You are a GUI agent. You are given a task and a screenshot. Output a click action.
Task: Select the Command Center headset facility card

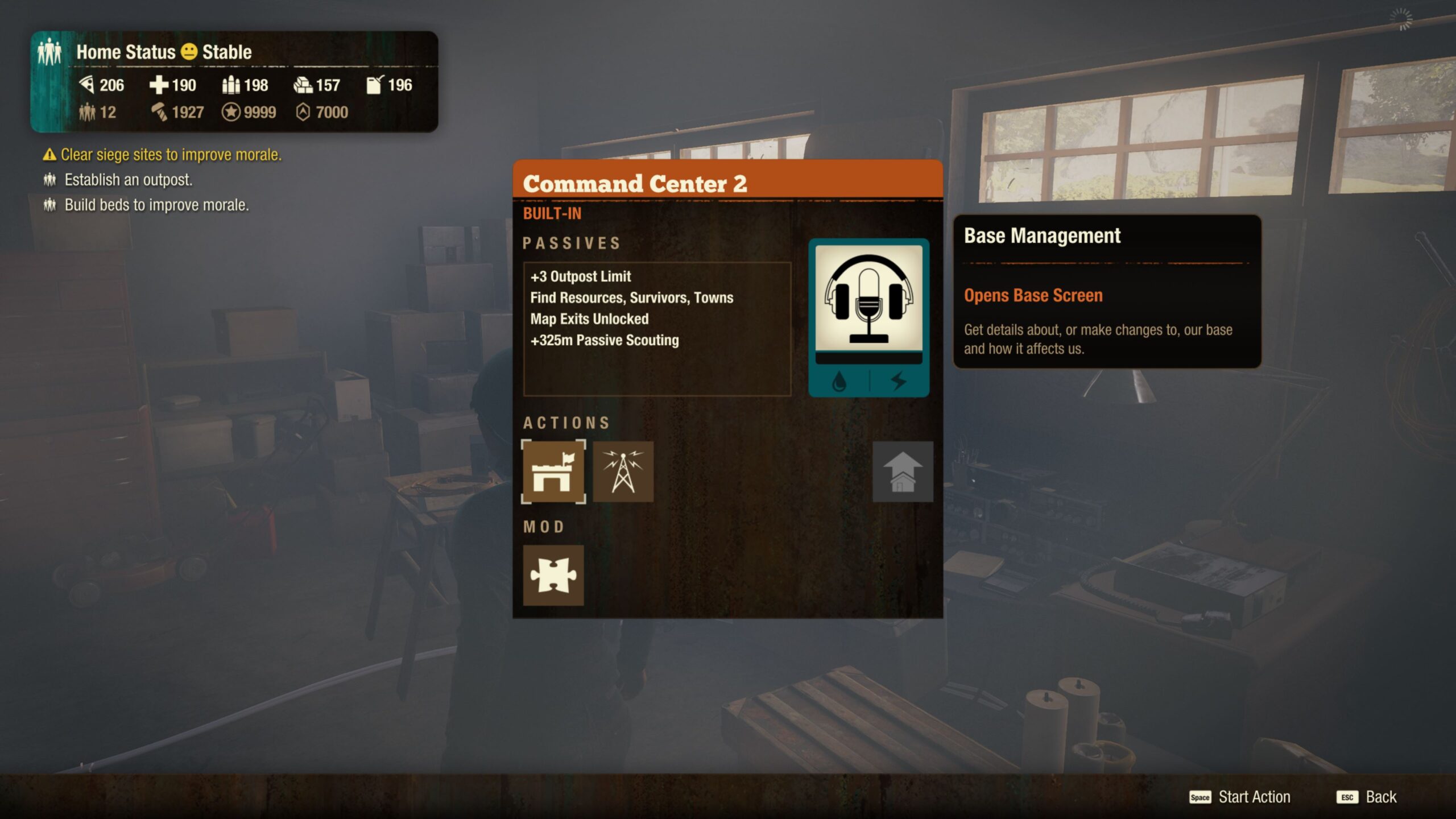pos(868,317)
